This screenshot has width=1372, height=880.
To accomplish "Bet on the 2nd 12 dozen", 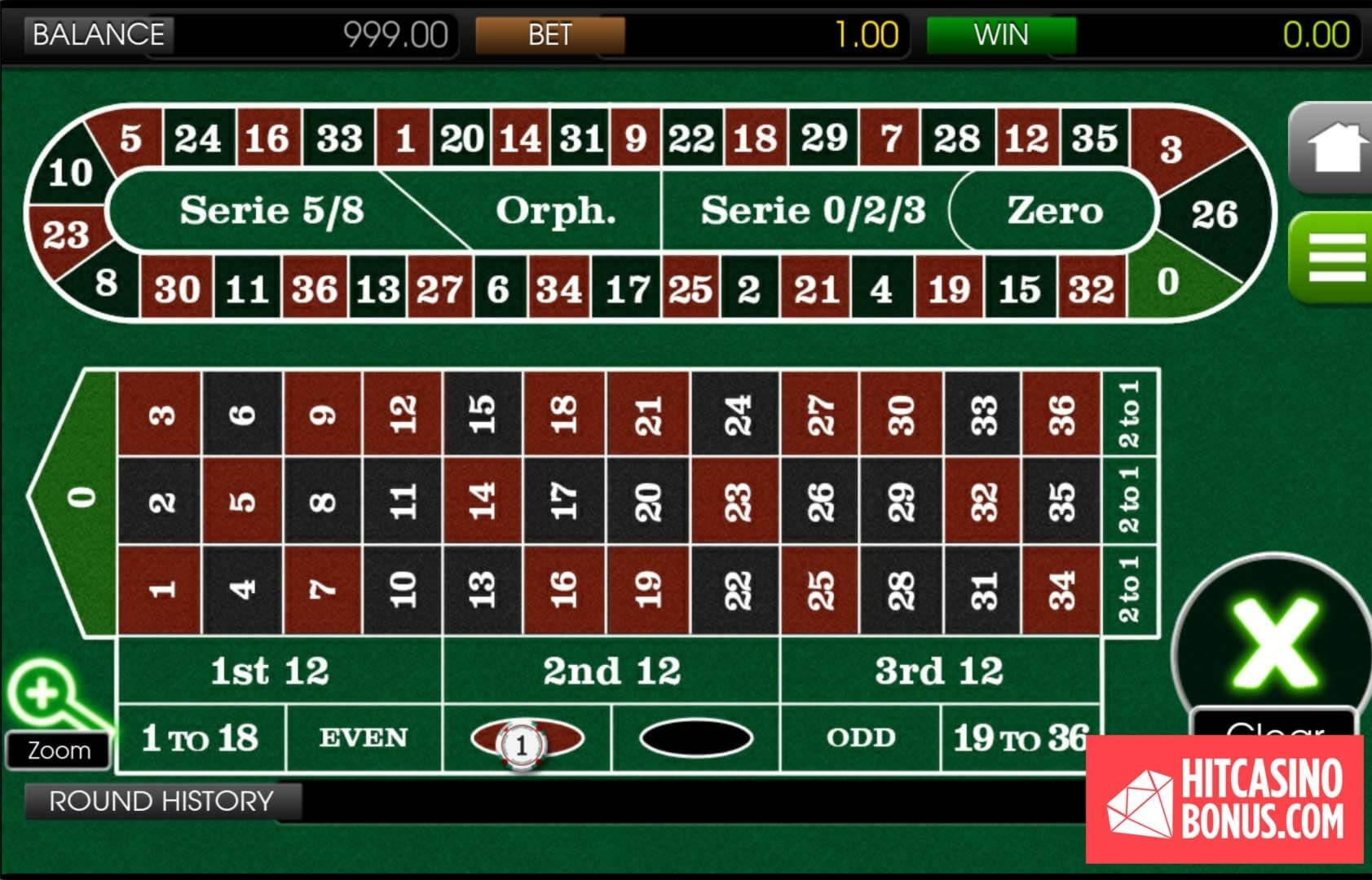I will pyautogui.click(x=611, y=671).
